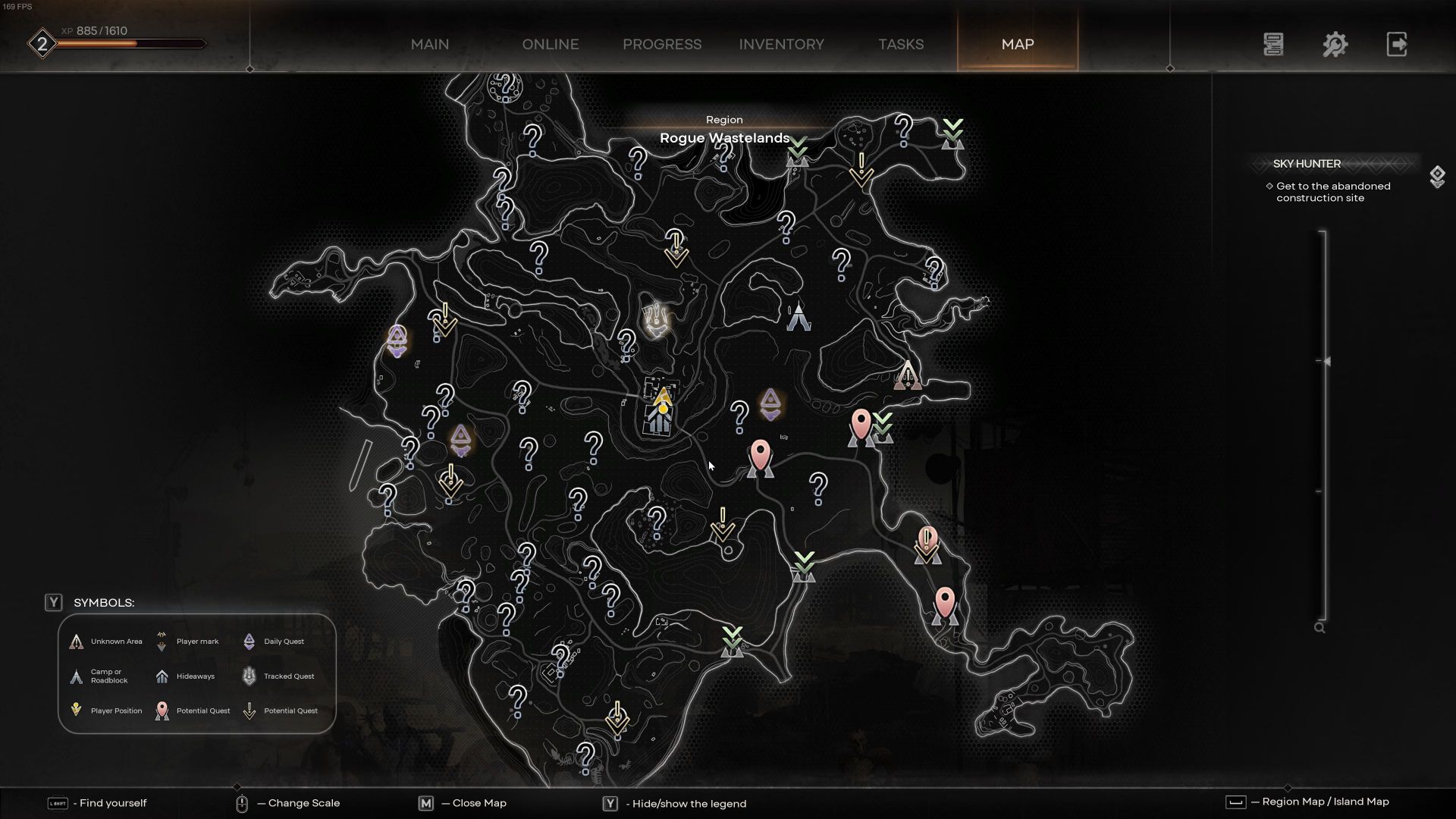The width and height of the screenshot is (1456, 819).
Task: Select the player position marker on map
Action: coord(663,400)
